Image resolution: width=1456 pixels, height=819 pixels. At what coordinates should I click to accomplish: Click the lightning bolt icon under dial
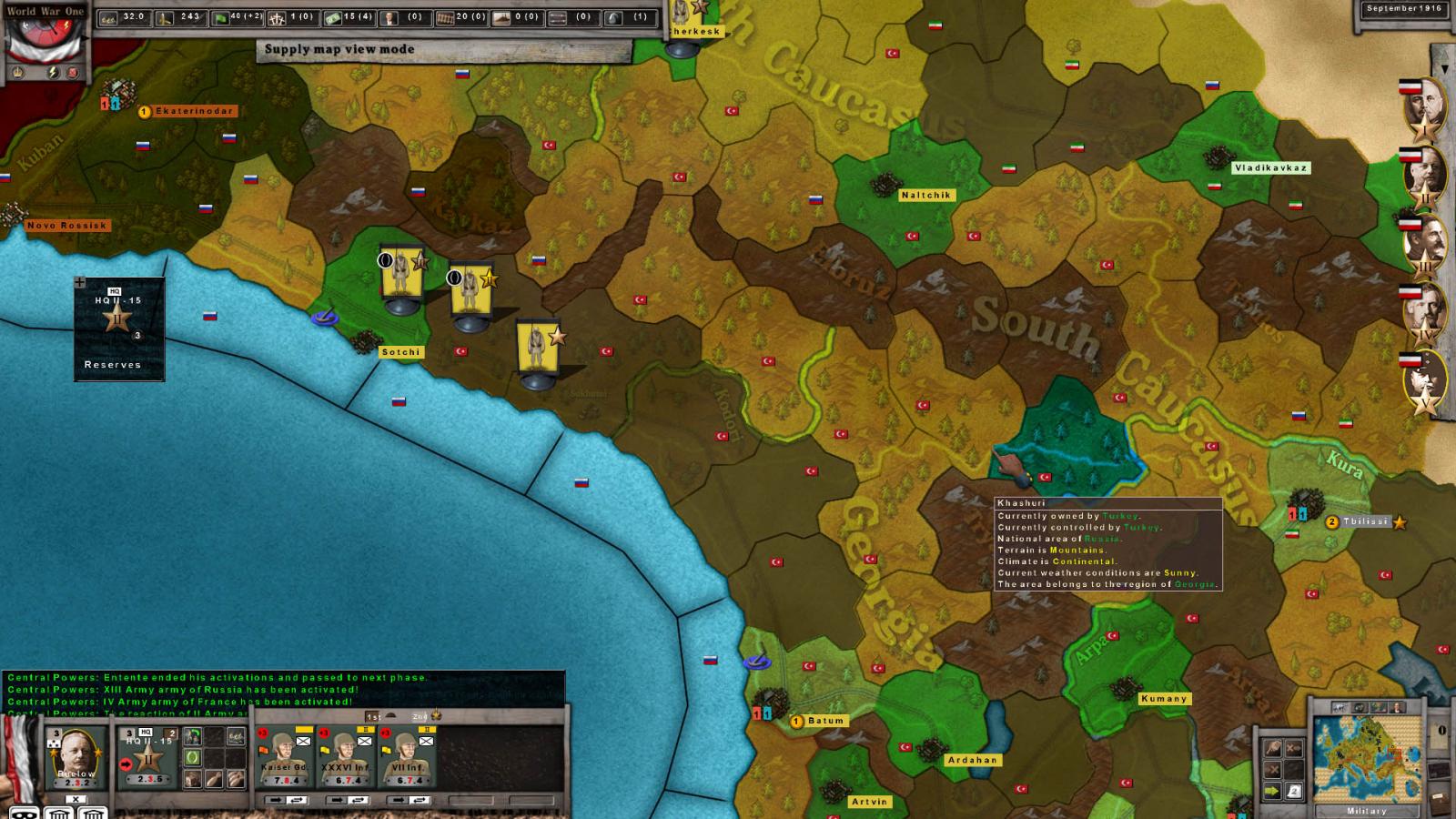point(53,72)
